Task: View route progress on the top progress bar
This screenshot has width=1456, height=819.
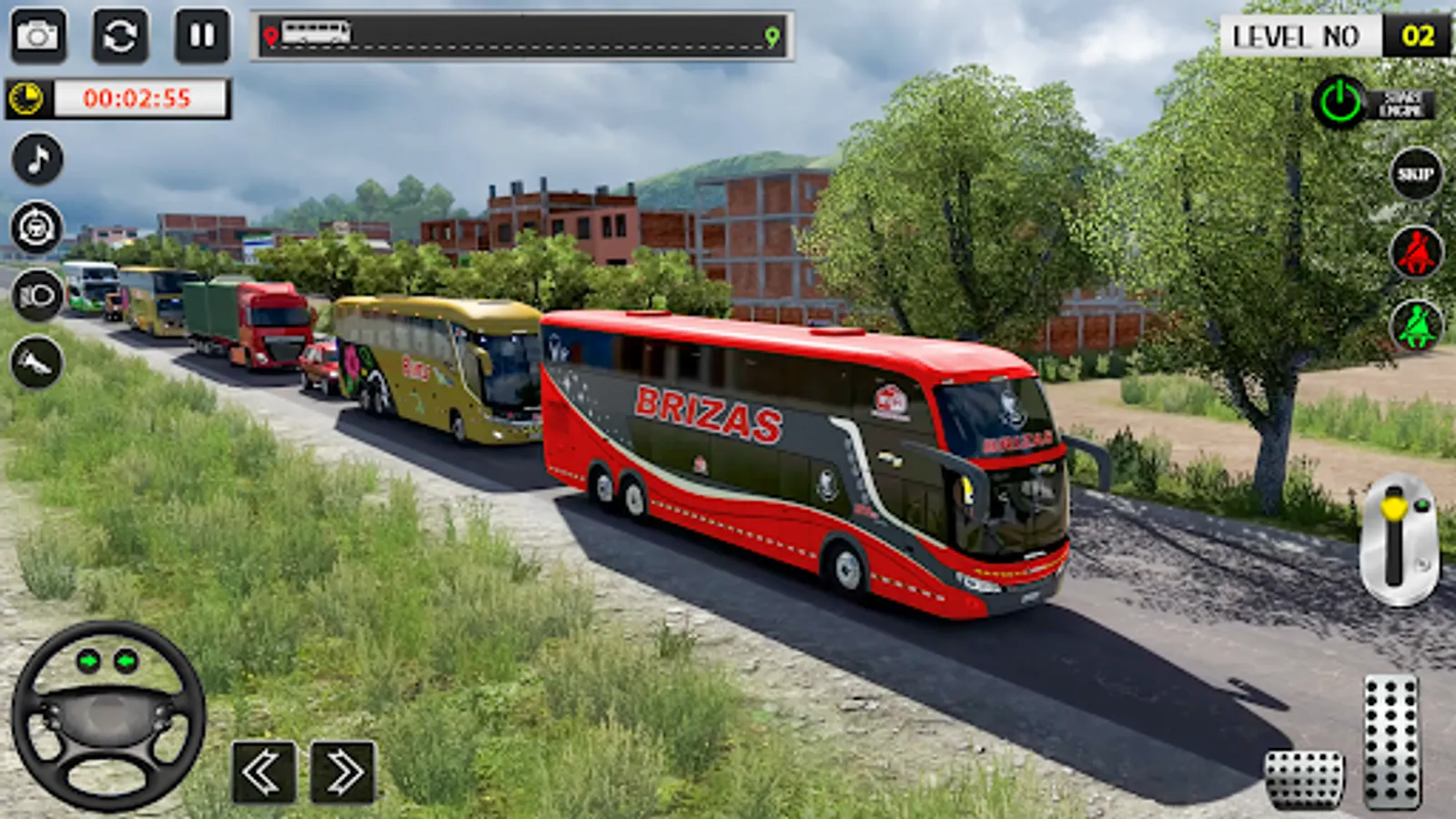Action: pyautogui.click(x=523, y=36)
